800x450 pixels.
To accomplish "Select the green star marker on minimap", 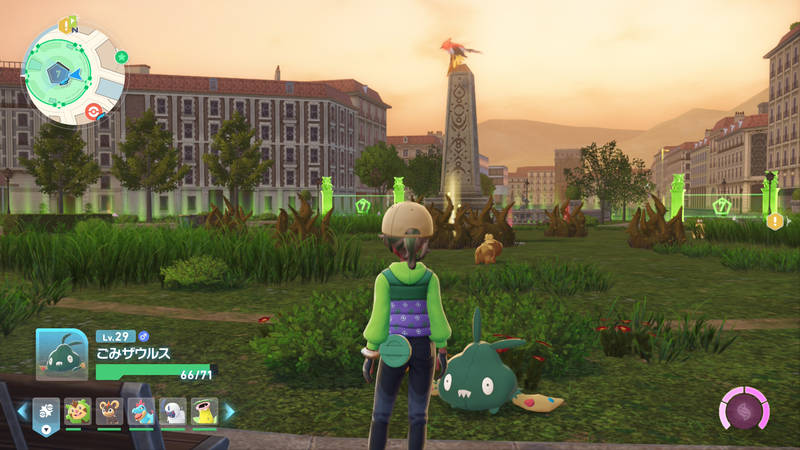I will coord(121,56).
